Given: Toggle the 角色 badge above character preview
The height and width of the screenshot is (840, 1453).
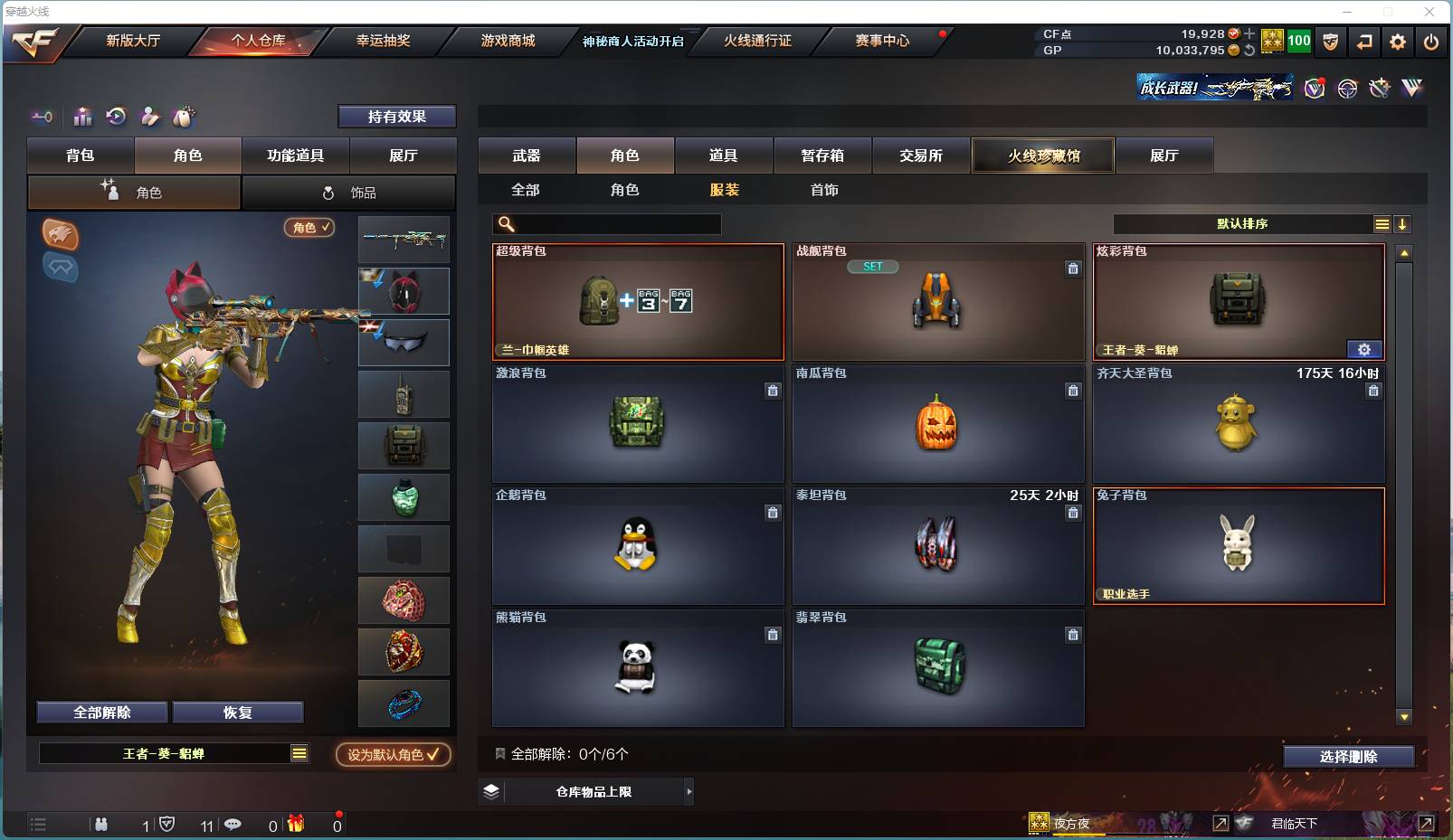Looking at the screenshot, I should 309,228.
